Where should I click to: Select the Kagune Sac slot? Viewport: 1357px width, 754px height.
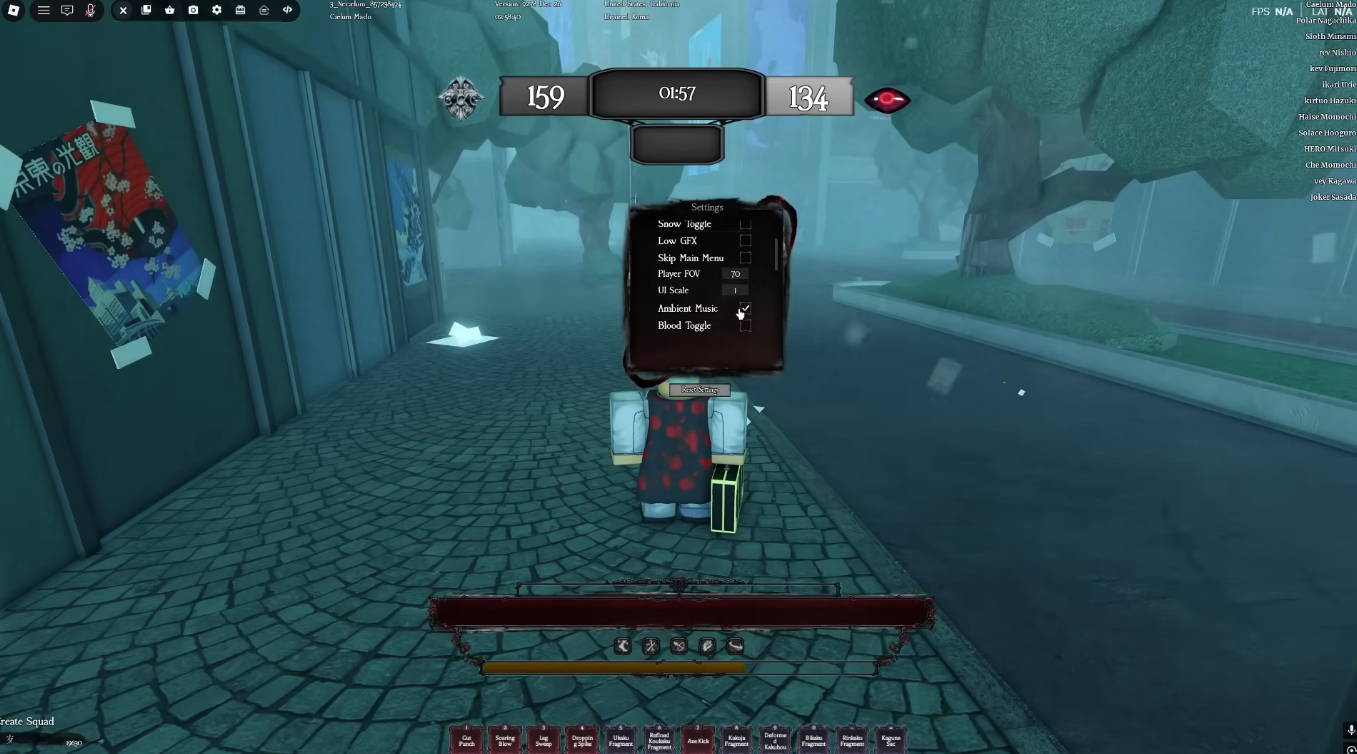click(x=891, y=738)
